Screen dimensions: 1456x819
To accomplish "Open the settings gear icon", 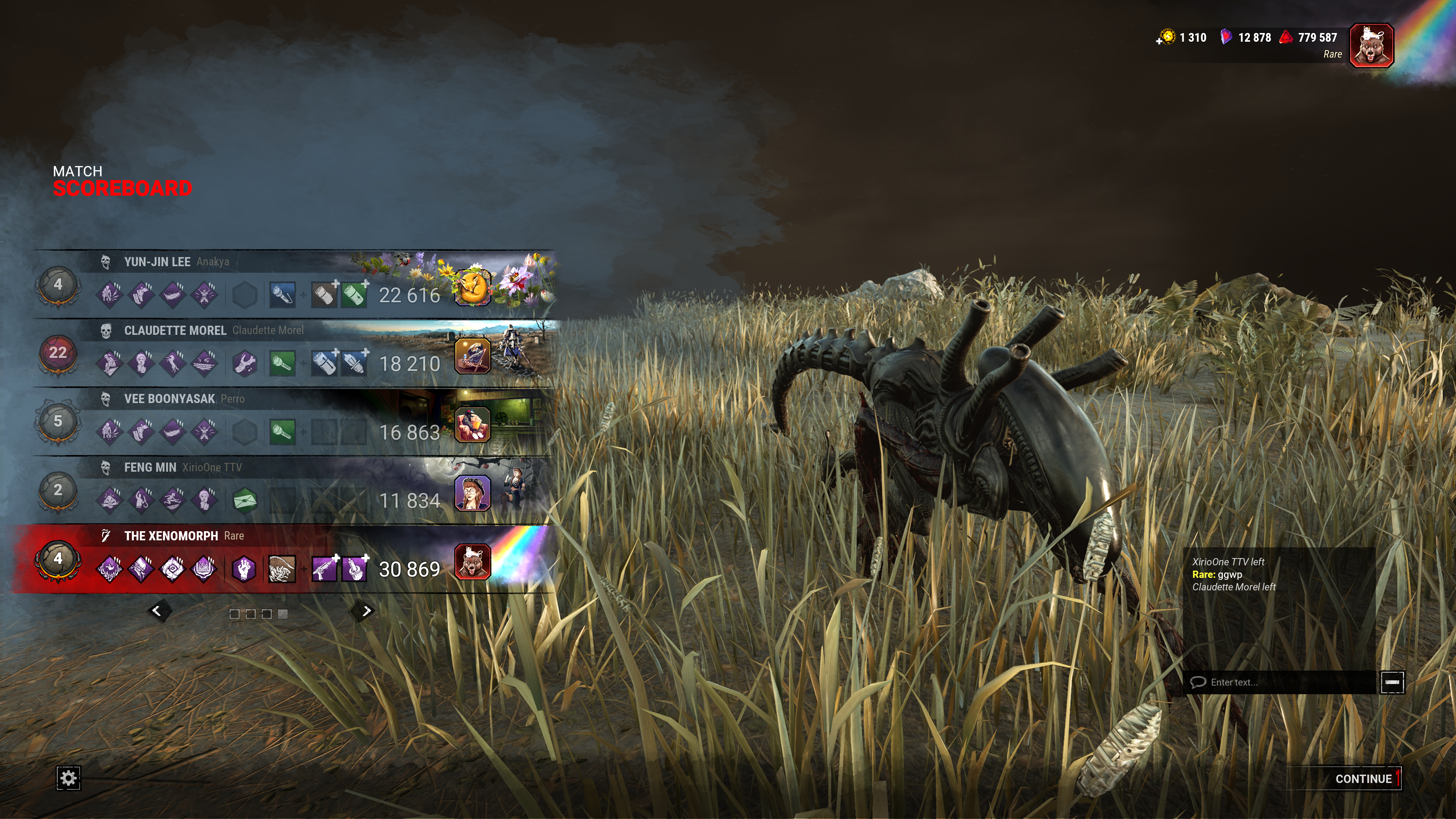I will pyautogui.click(x=68, y=778).
